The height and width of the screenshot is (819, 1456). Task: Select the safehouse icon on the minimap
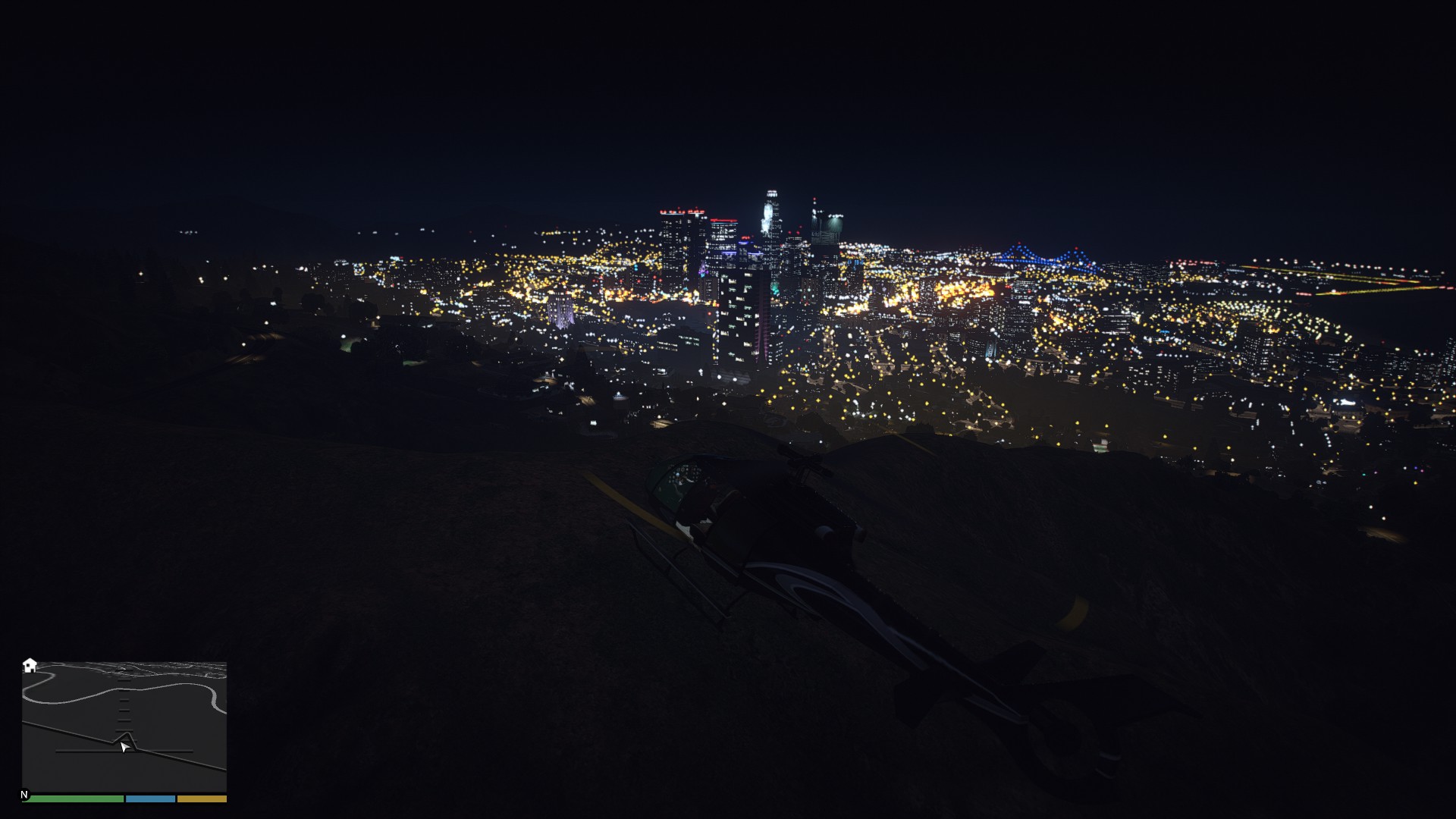coord(30,665)
